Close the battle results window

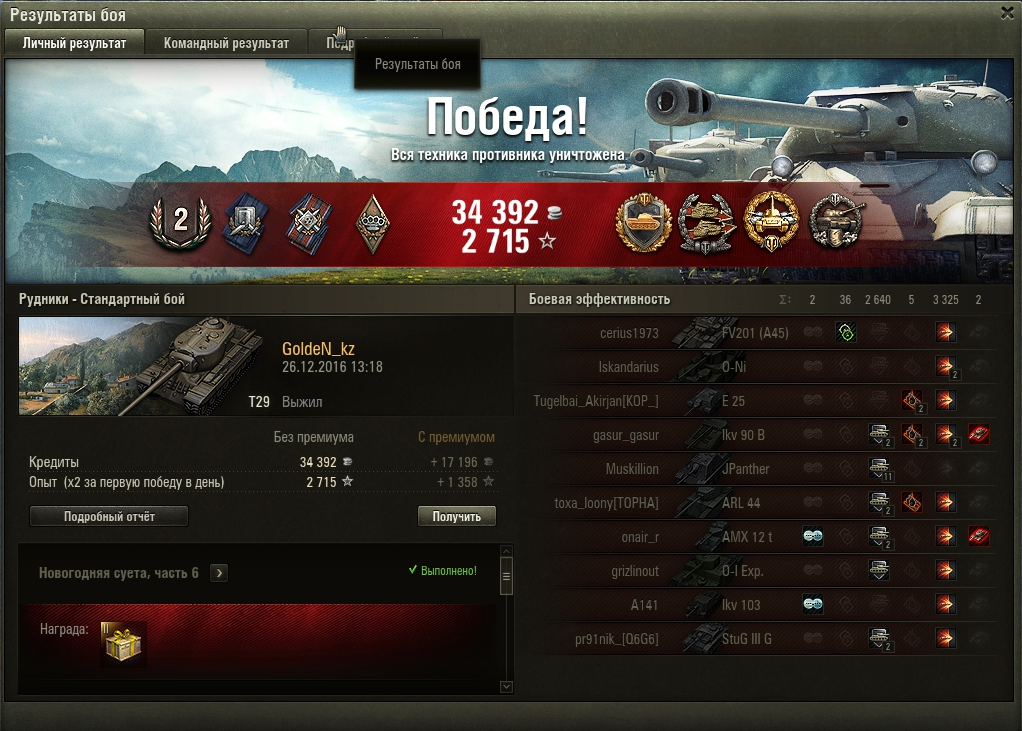tap(1007, 13)
